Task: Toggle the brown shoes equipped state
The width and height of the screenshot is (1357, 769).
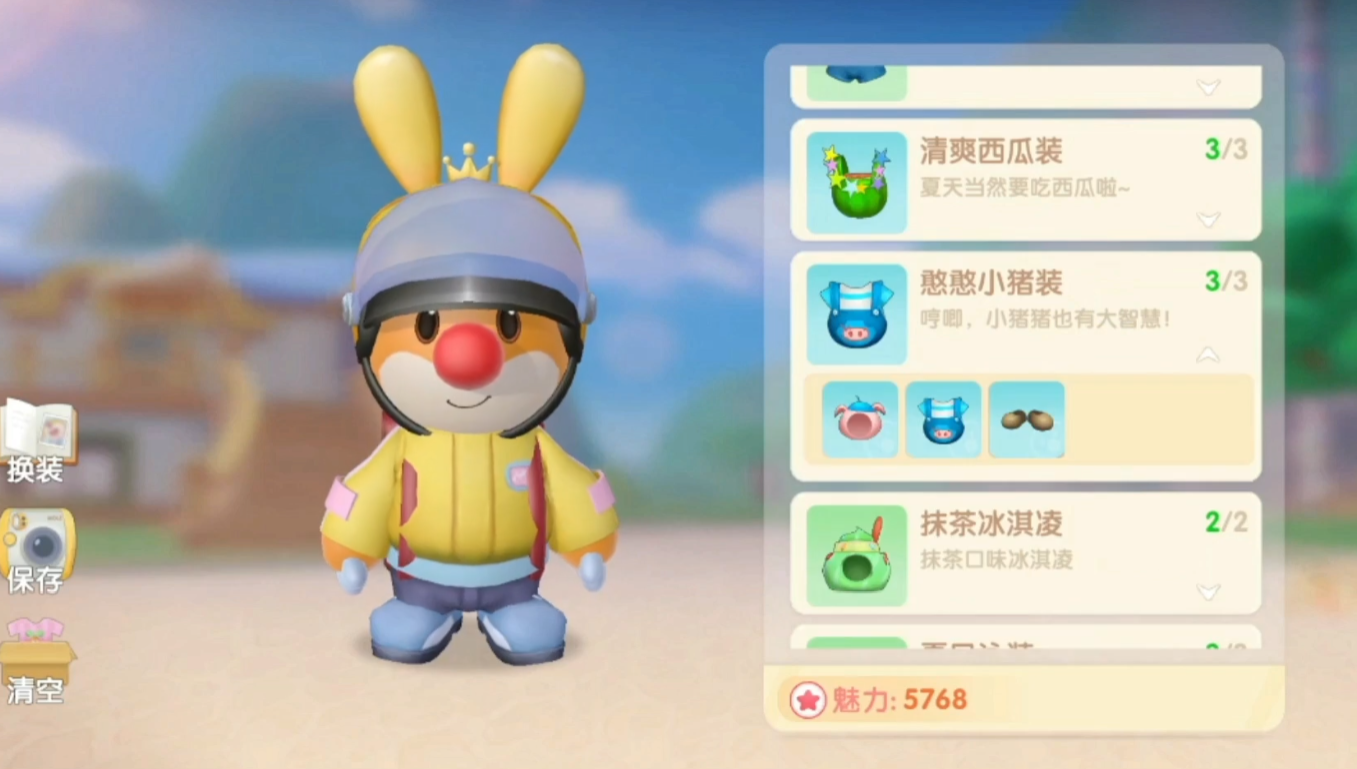Action: click(x=1028, y=419)
